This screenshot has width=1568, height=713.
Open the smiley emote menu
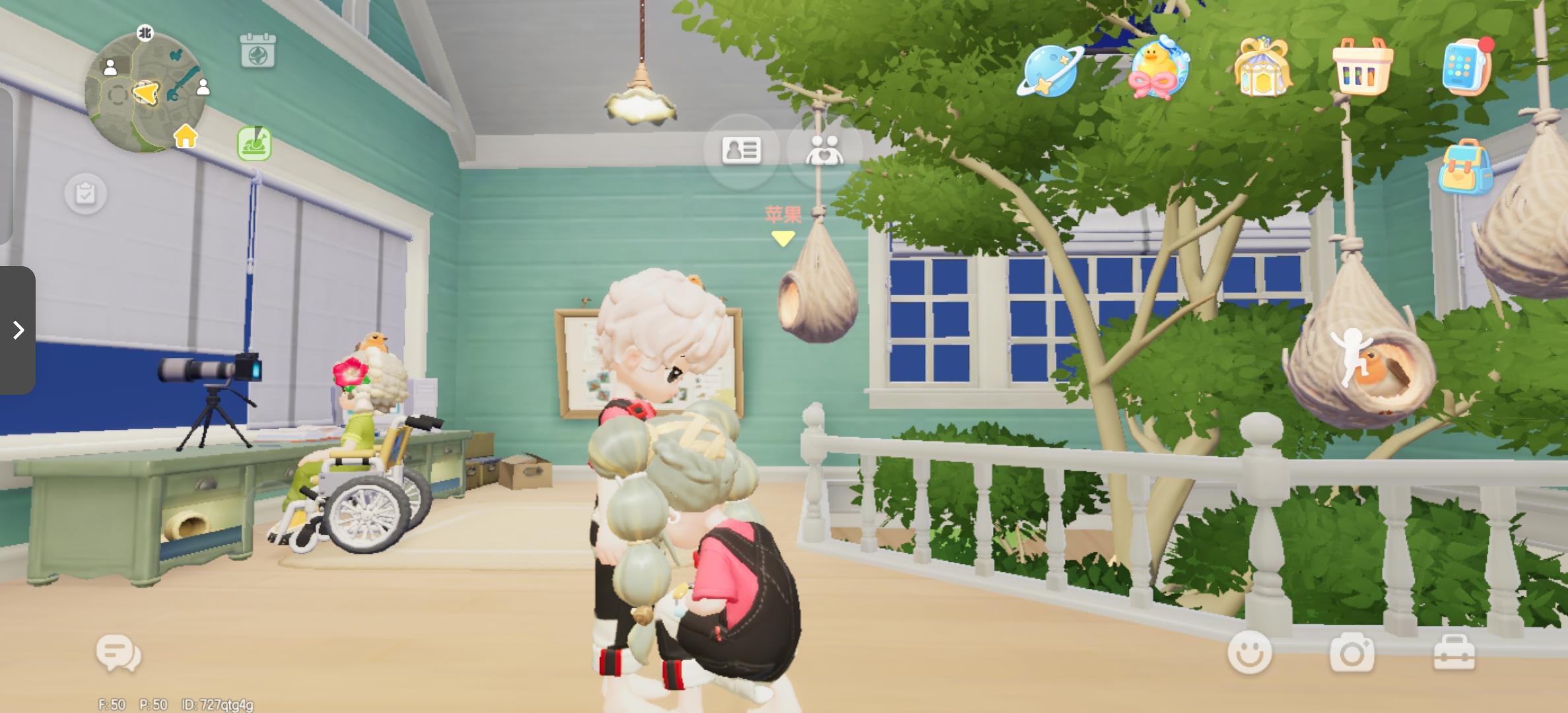tap(1251, 652)
